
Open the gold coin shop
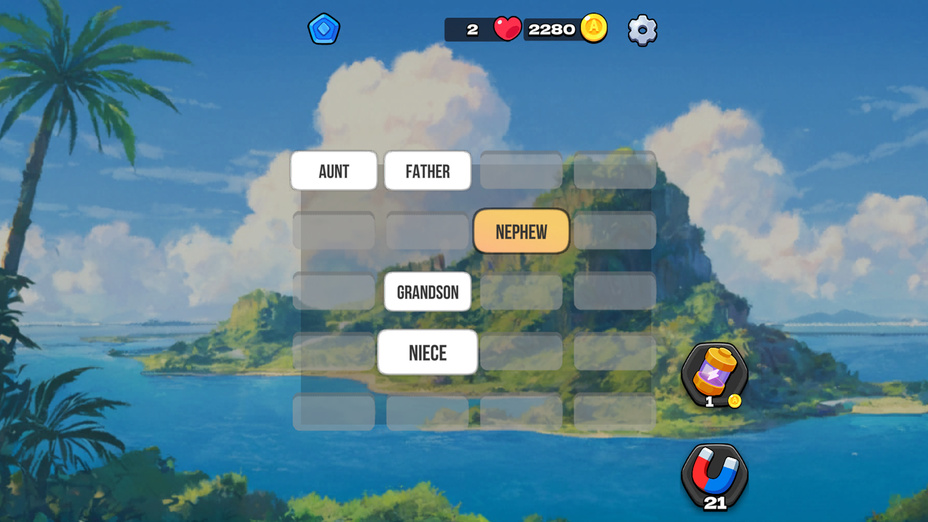point(594,29)
